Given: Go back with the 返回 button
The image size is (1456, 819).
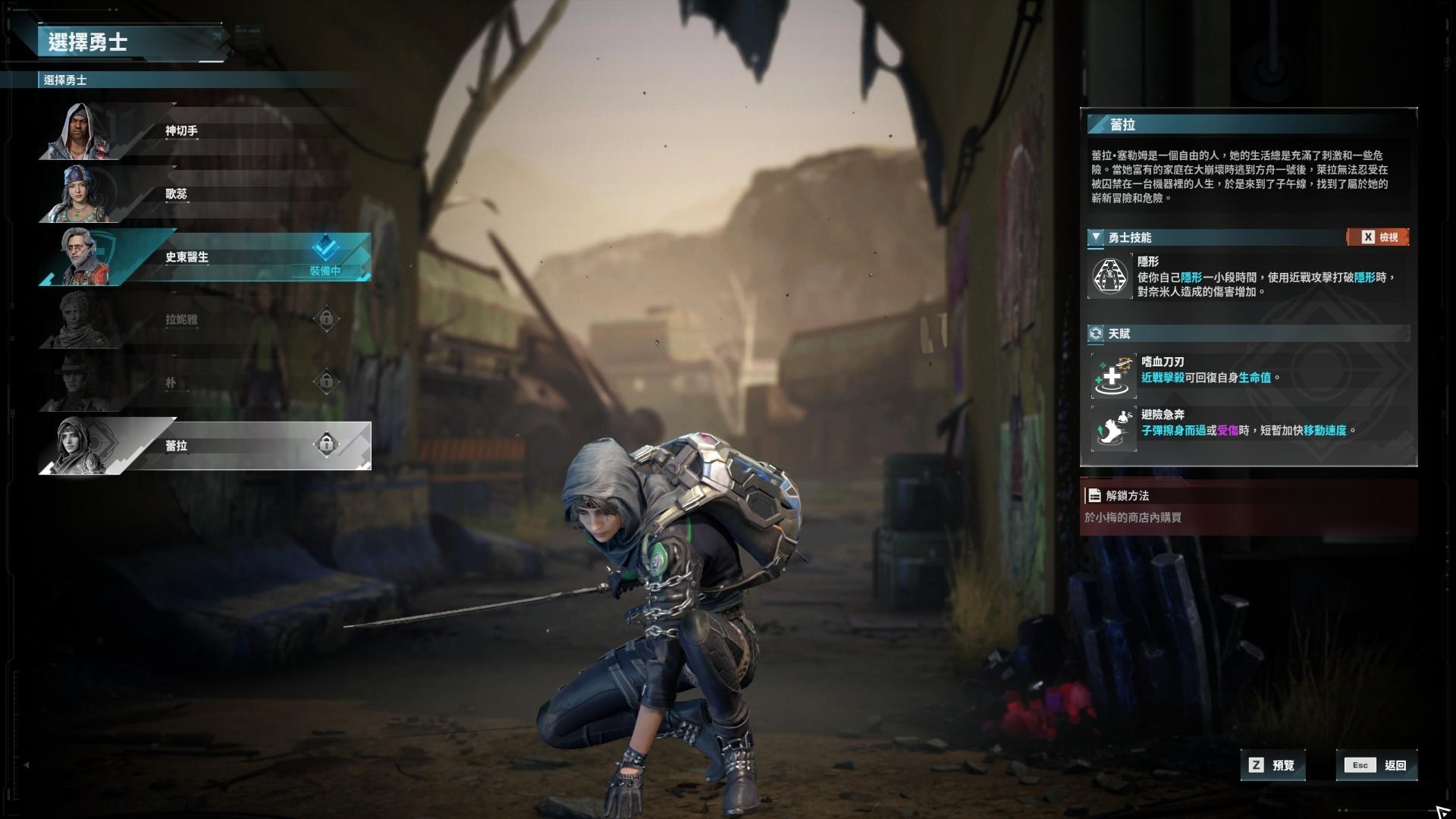Looking at the screenshot, I should [1377, 765].
